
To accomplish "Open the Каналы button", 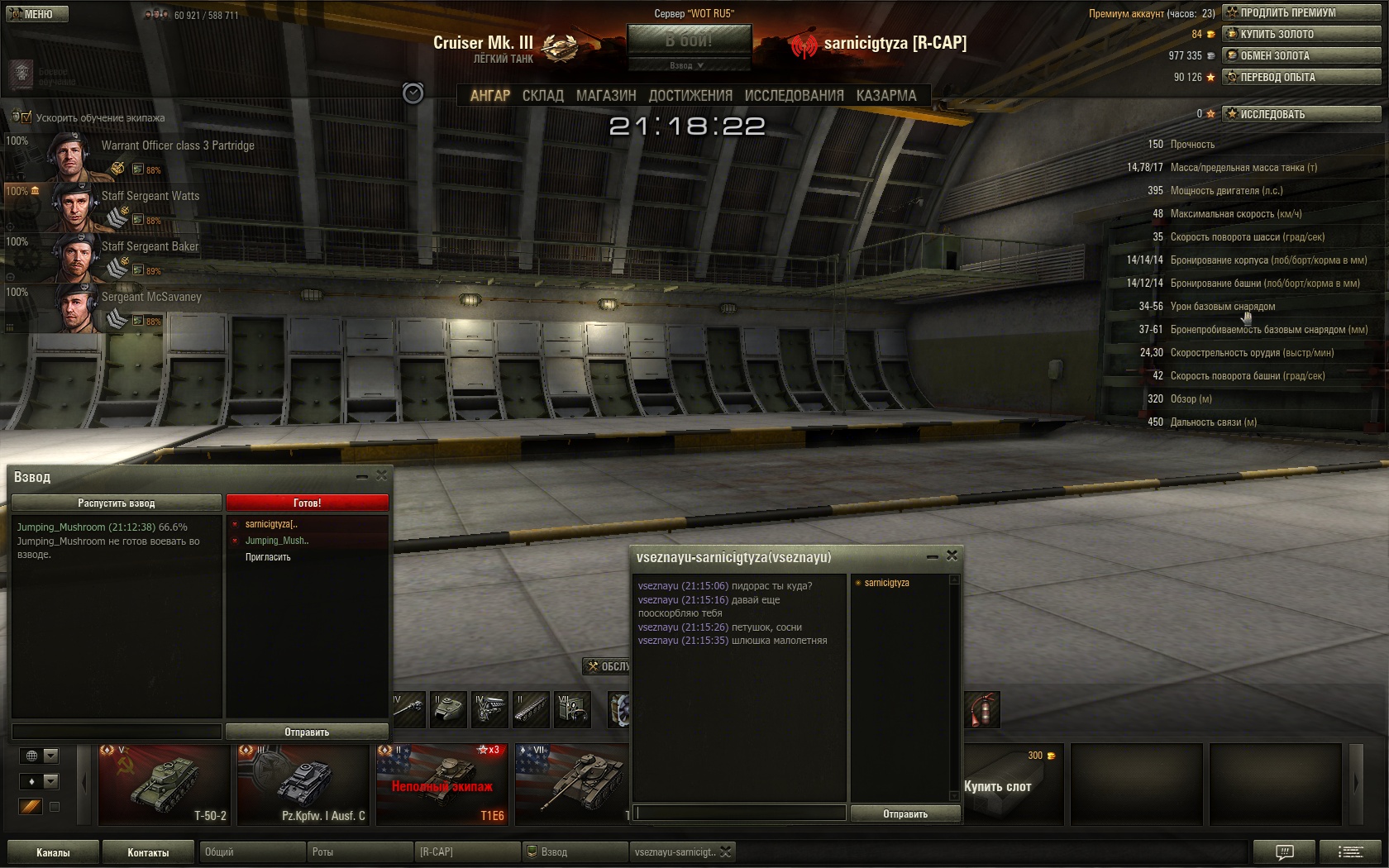I will [x=53, y=852].
